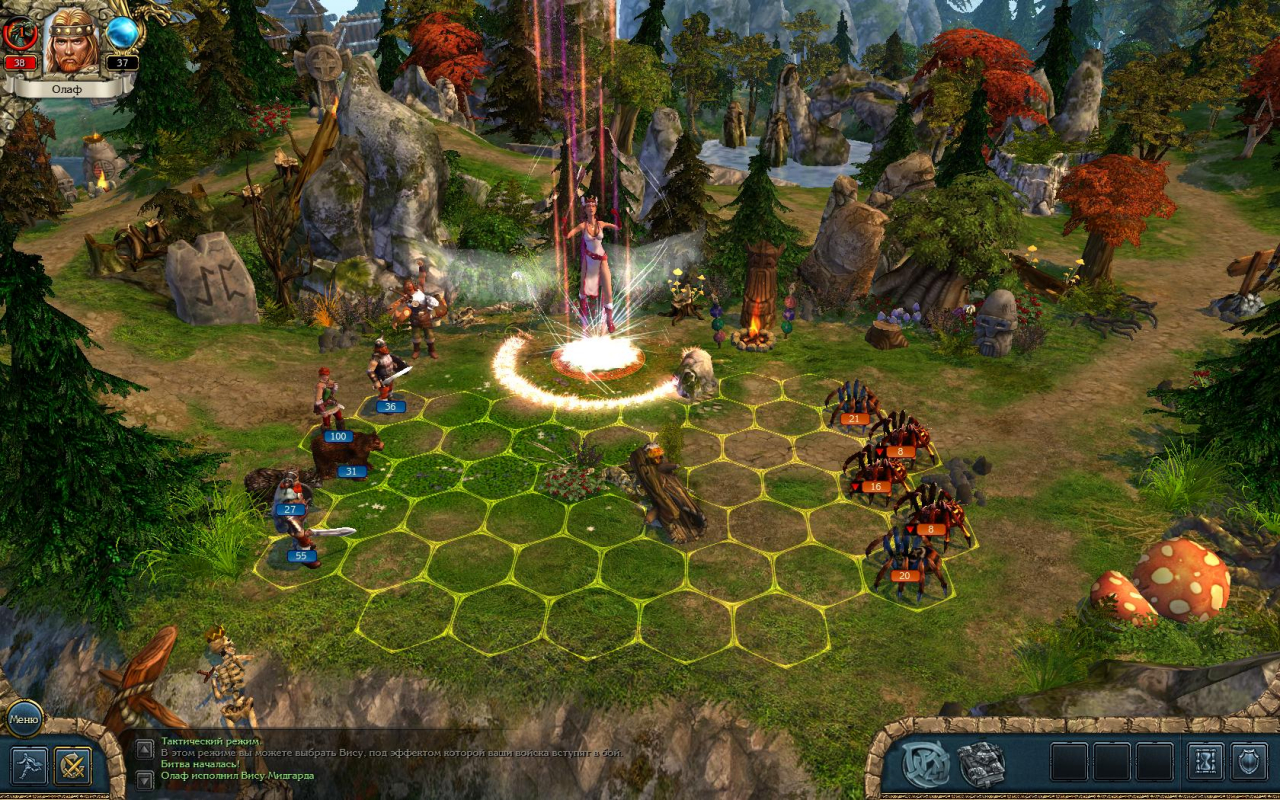
Task: Target the spider stack numbered 16
Action: click(874, 470)
